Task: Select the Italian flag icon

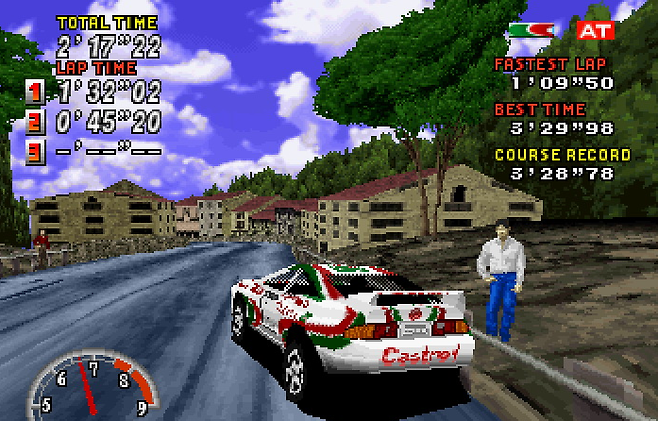Action: pos(531,30)
